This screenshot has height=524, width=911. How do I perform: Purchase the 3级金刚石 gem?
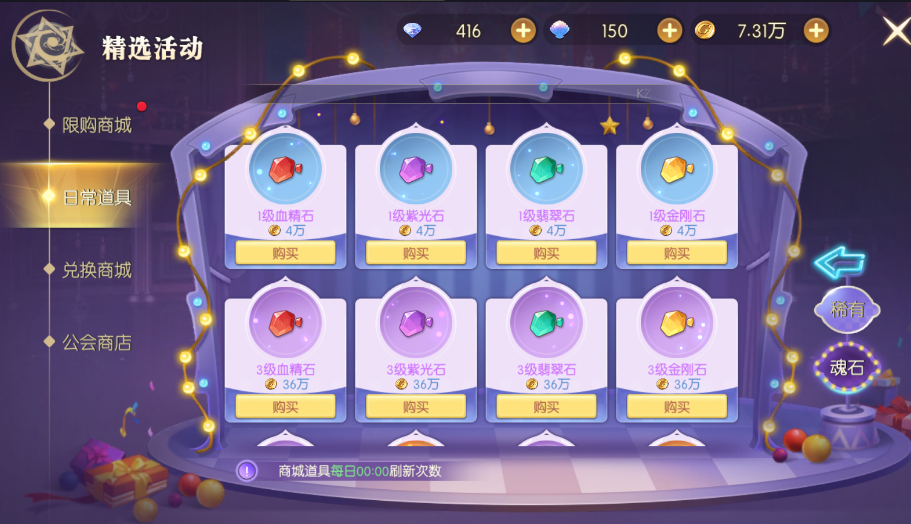tap(676, 407)
